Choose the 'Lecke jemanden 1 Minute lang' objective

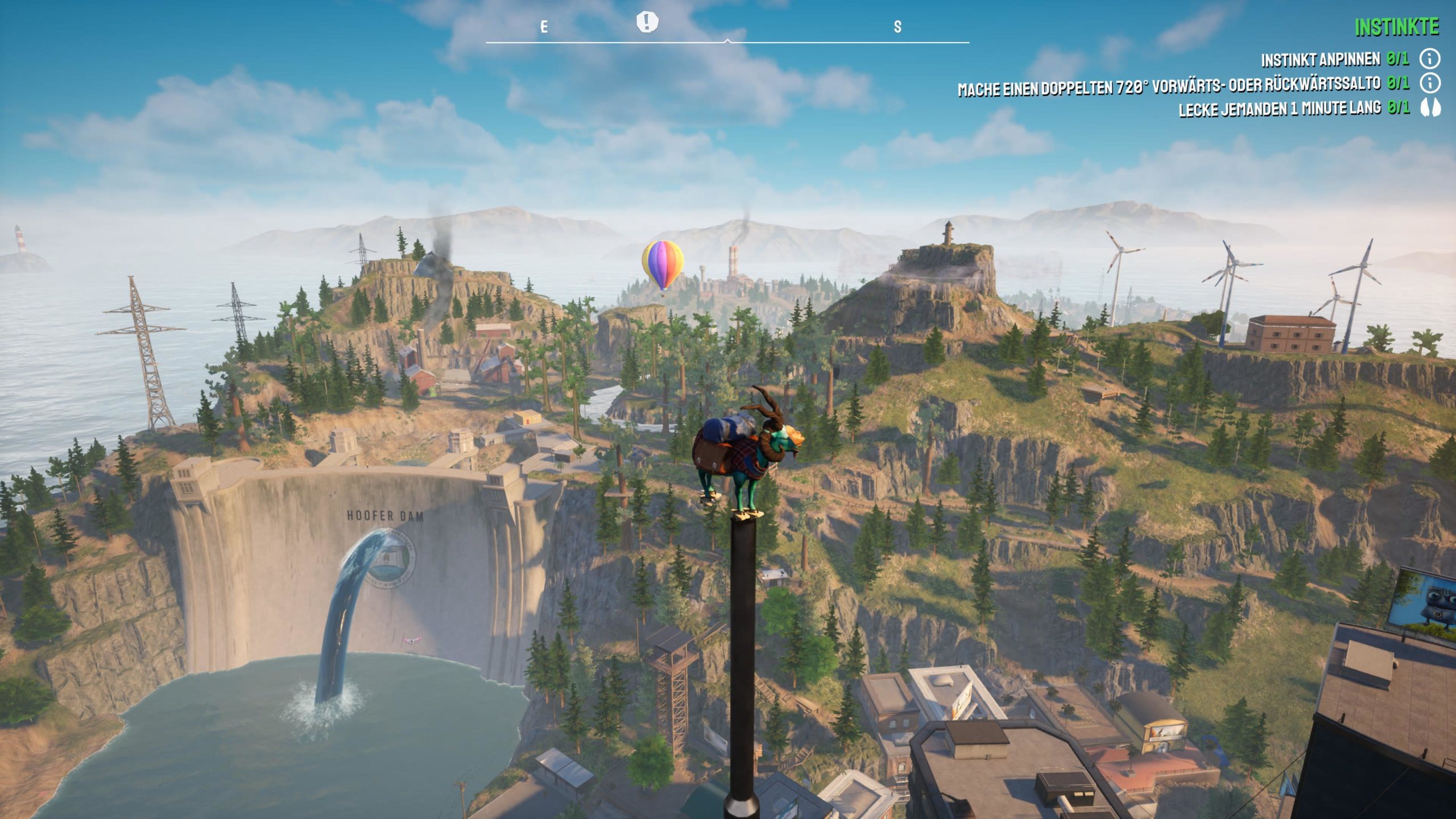tap(1280, 109)
